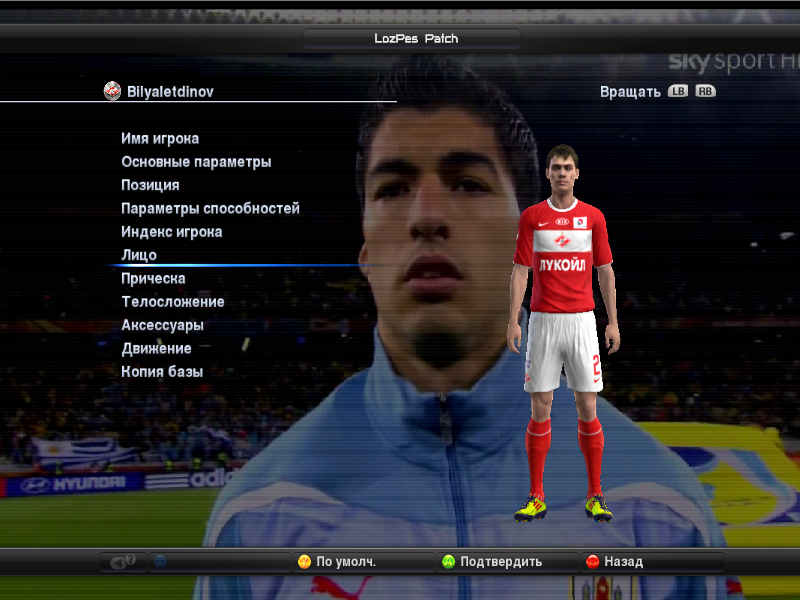Viewport: 800px width, 600px height.
Task: Choose Телосложение from the menu
Action: pyautogui.click(x=172, y=302)
